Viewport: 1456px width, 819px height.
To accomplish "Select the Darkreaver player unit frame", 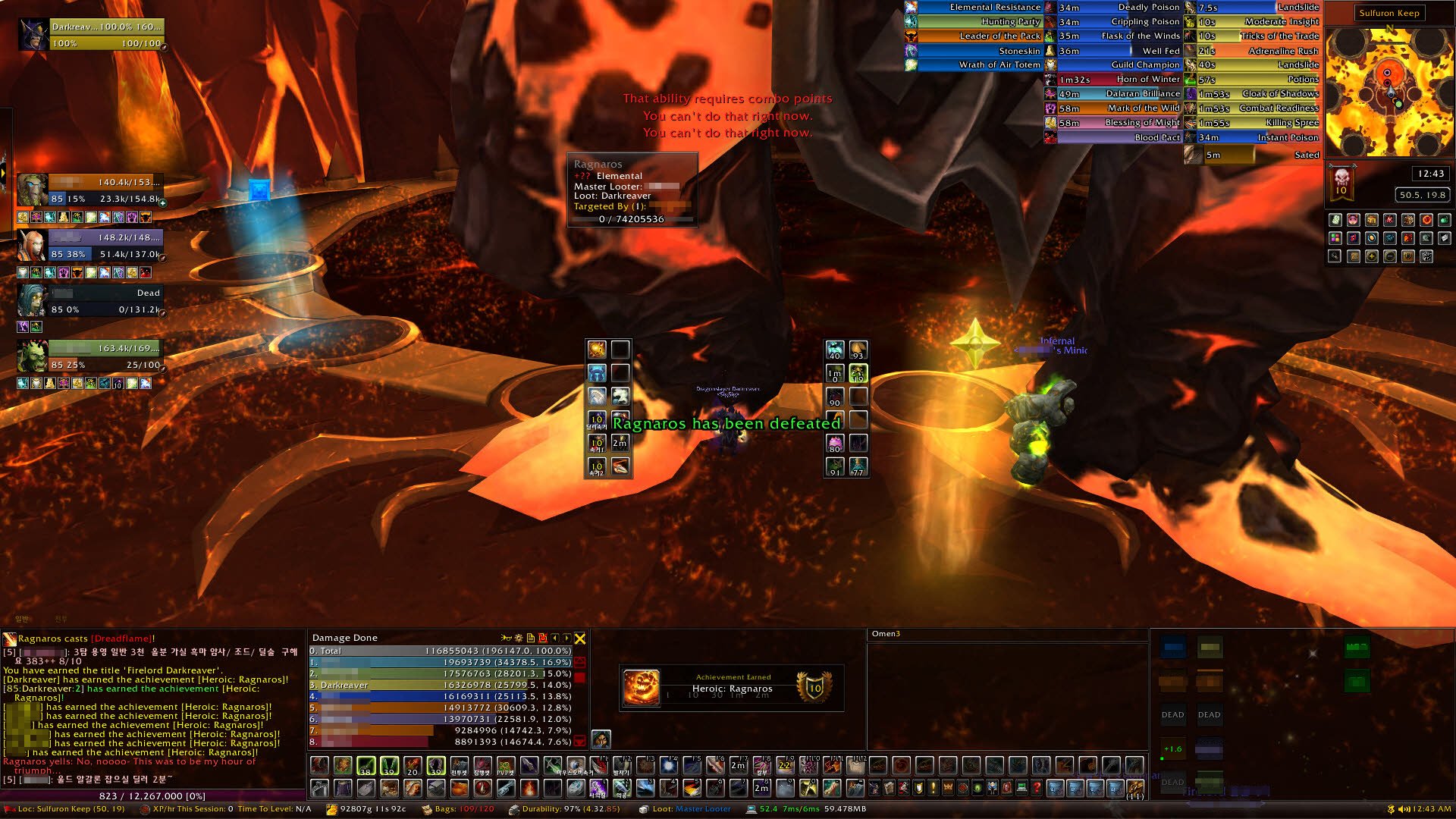I will pos(91,35).
